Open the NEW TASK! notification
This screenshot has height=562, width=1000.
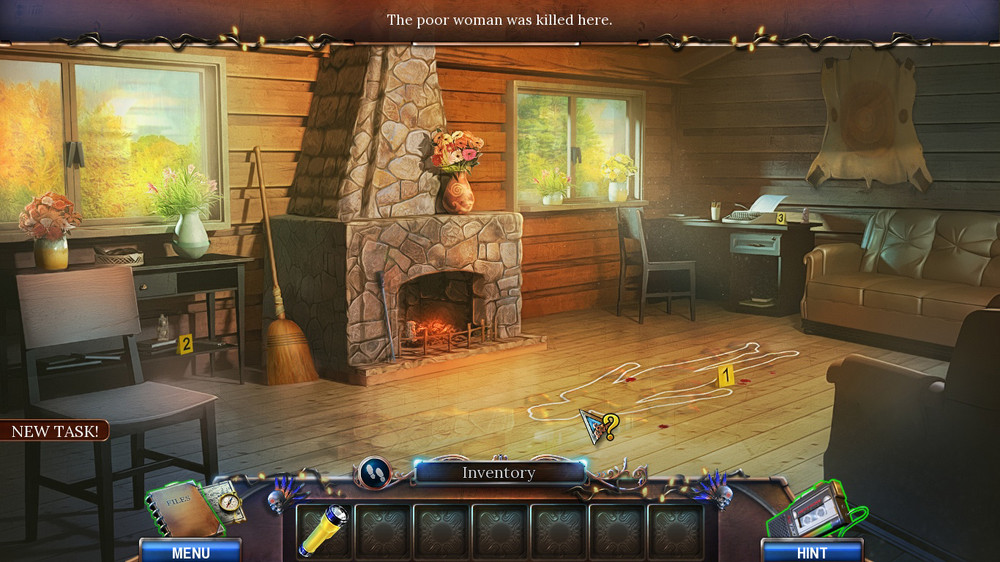pos(54,431)
